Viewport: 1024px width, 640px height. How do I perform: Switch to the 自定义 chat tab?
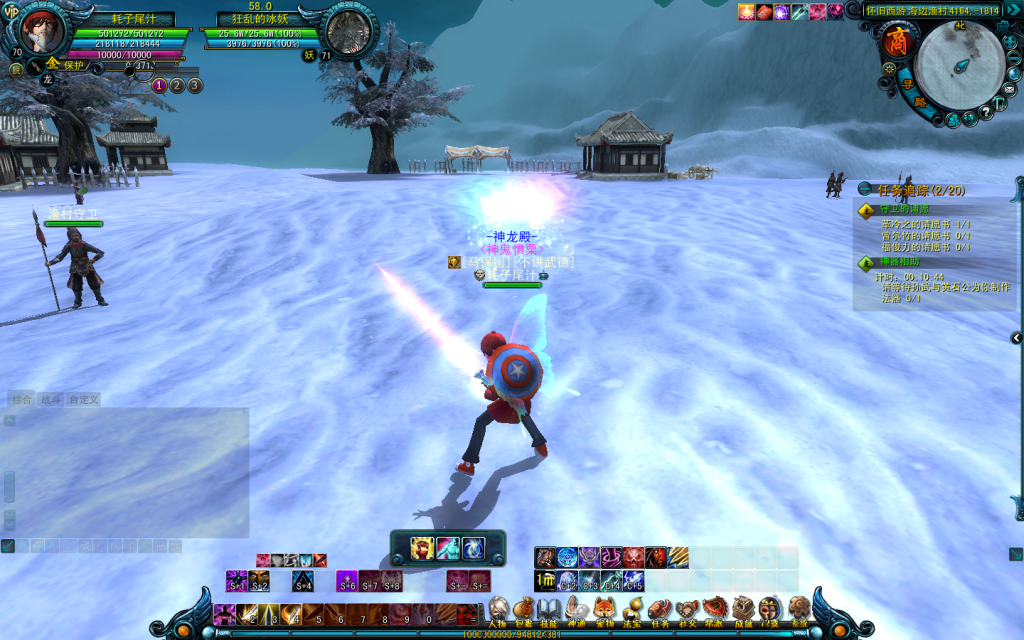[x=83, y=399]
